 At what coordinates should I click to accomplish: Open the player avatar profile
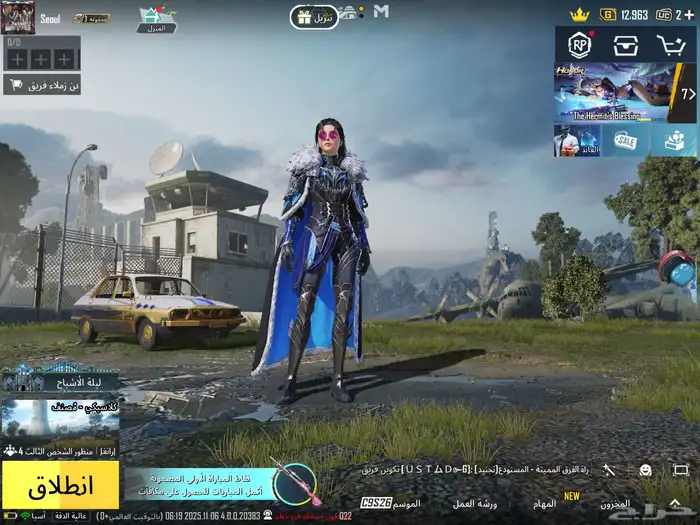[x=18, y=17]
